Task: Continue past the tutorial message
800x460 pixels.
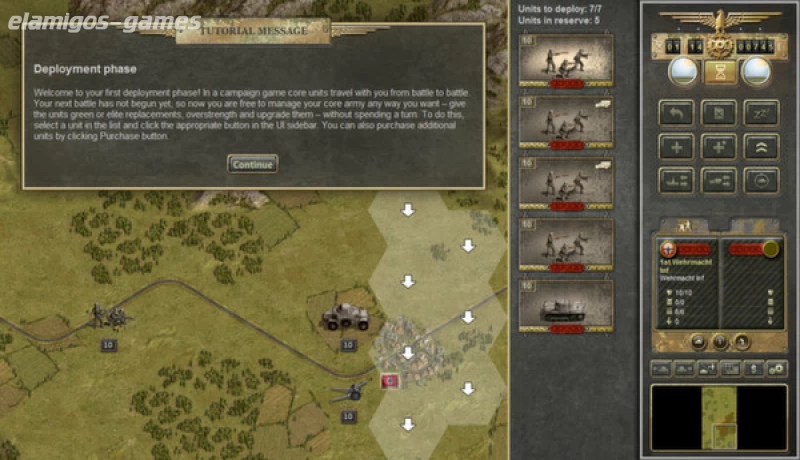Action: [252, 163]
